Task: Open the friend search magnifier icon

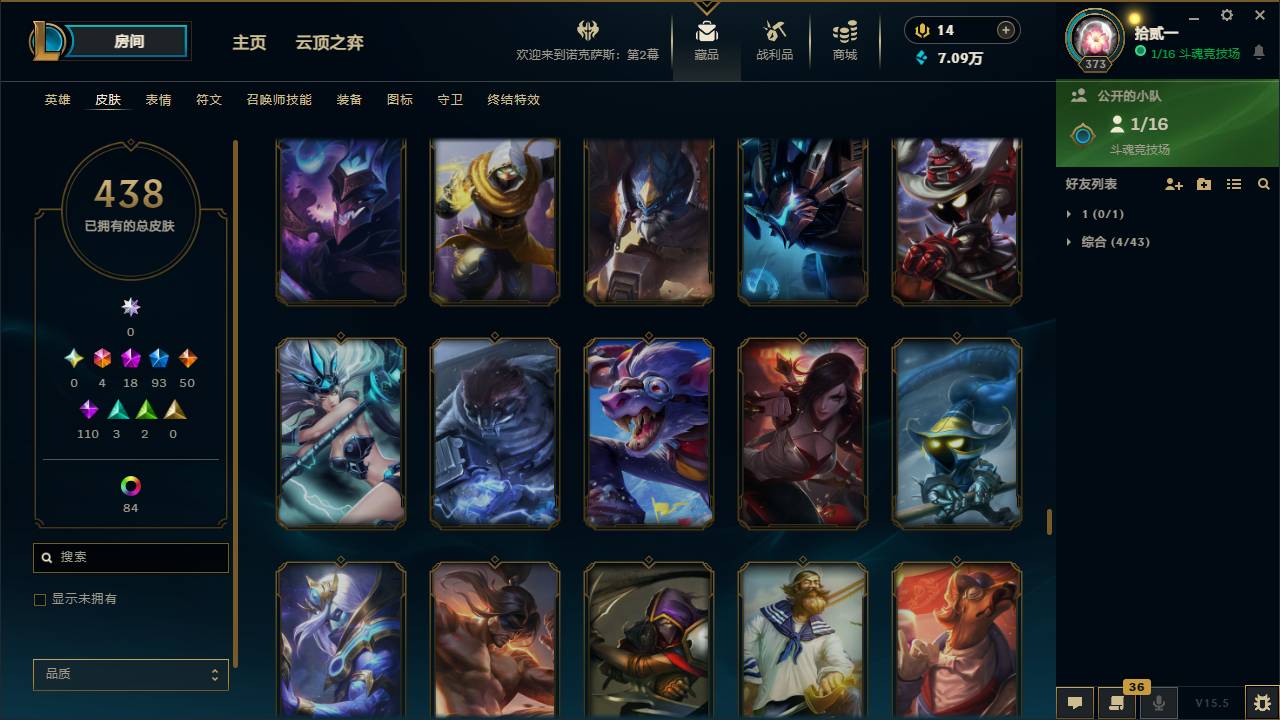Action: [x=1264, y=184]
